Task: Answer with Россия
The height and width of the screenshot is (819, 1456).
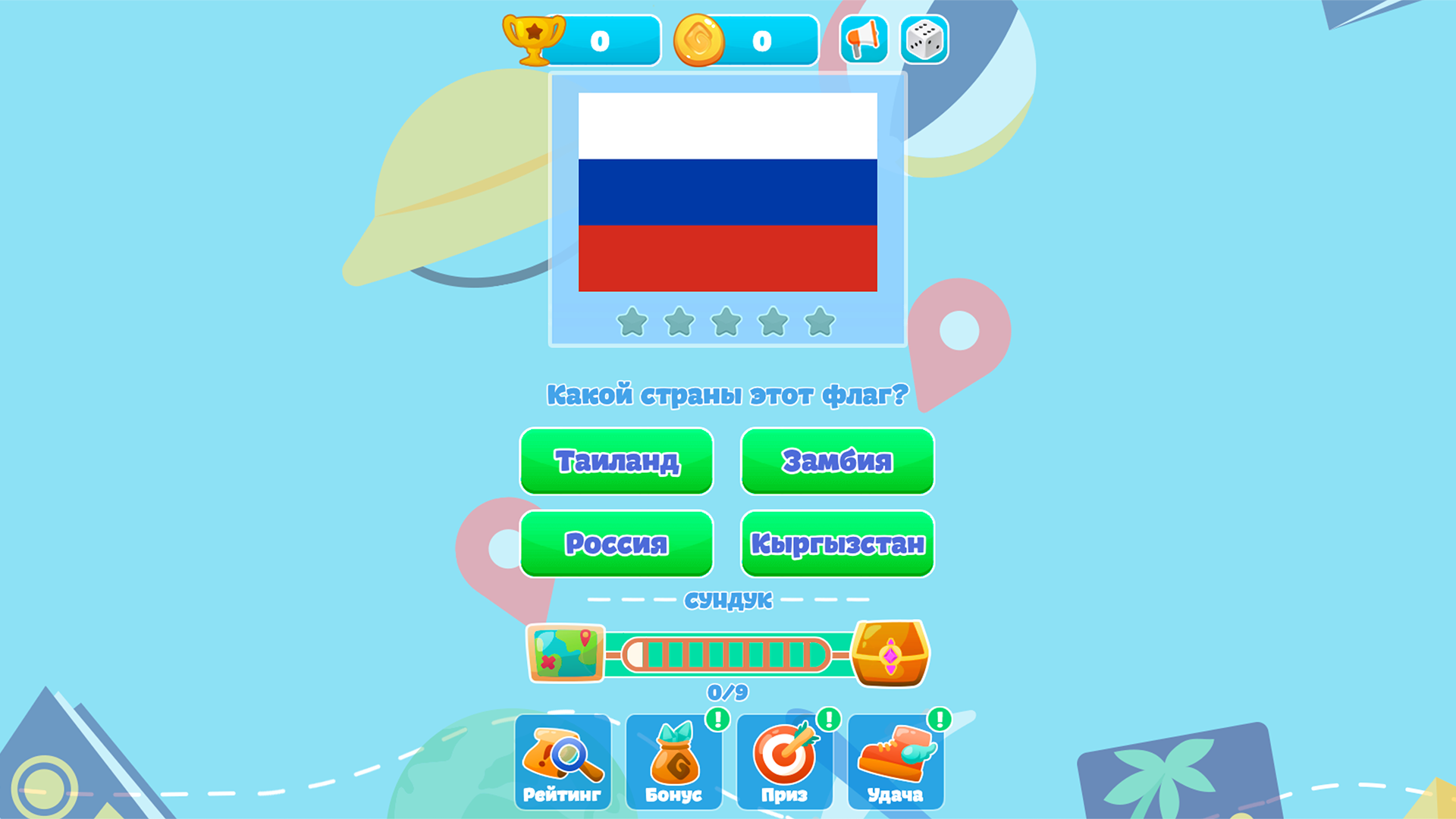Action: tap(617, 543)
